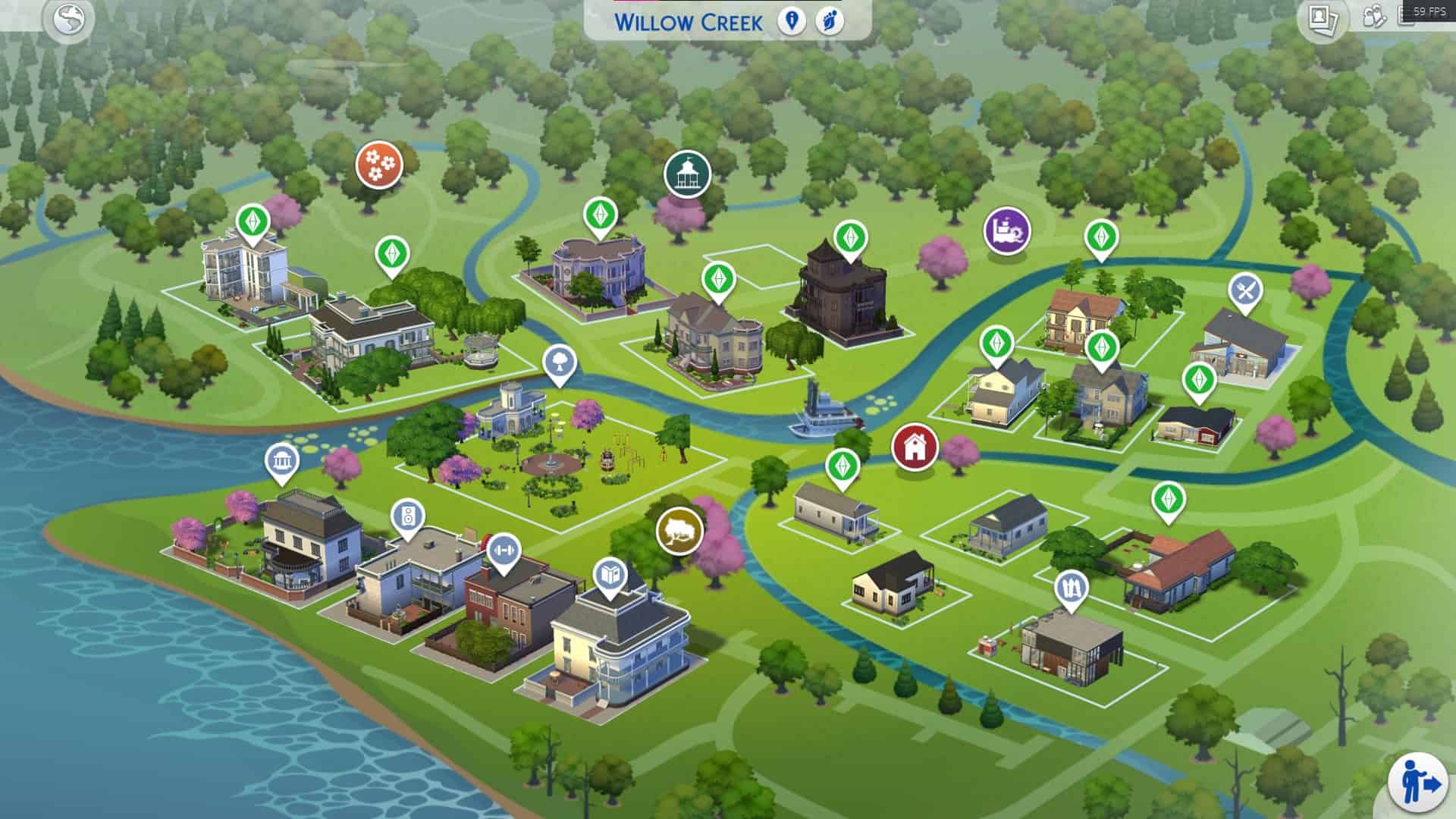
Task: Choose the purple cake event marker
Action: 1007,231
